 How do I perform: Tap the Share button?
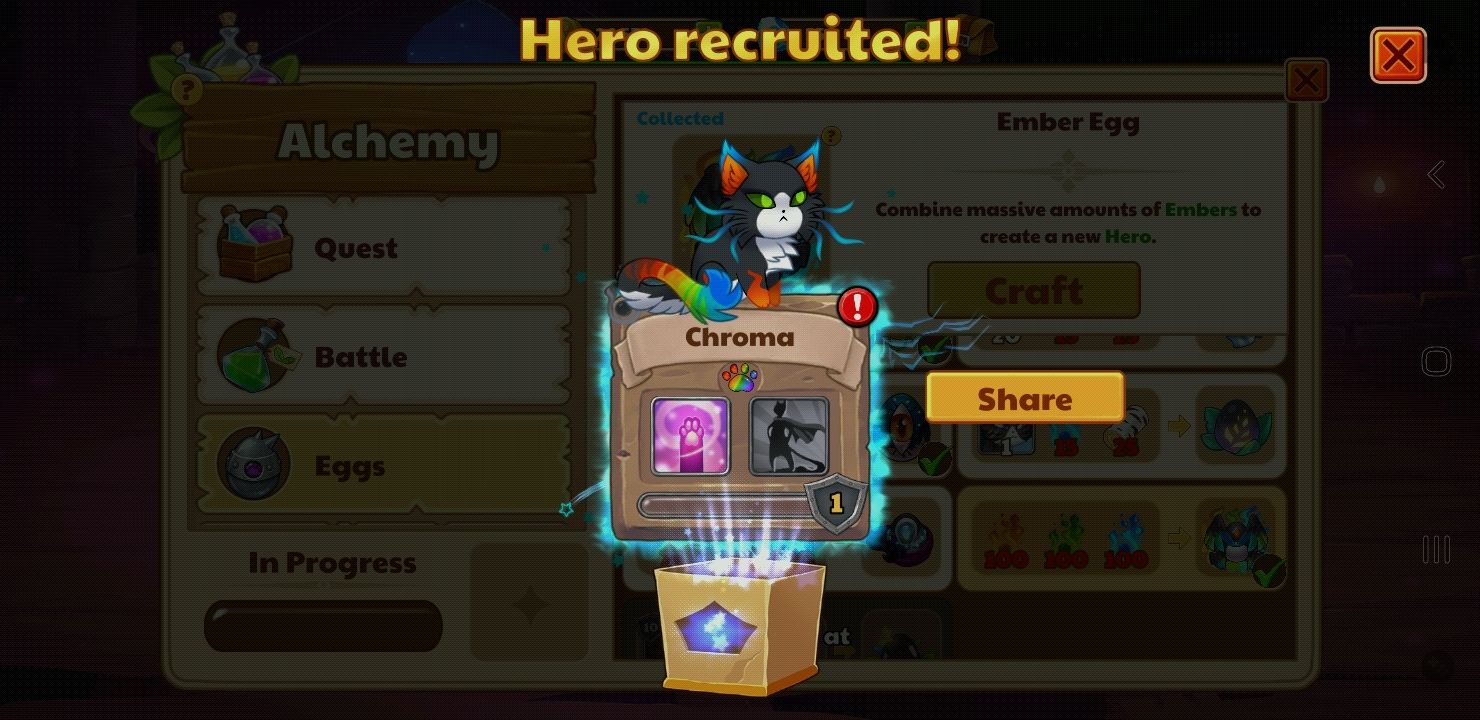pyautogui.click(x=1024, y=398)
